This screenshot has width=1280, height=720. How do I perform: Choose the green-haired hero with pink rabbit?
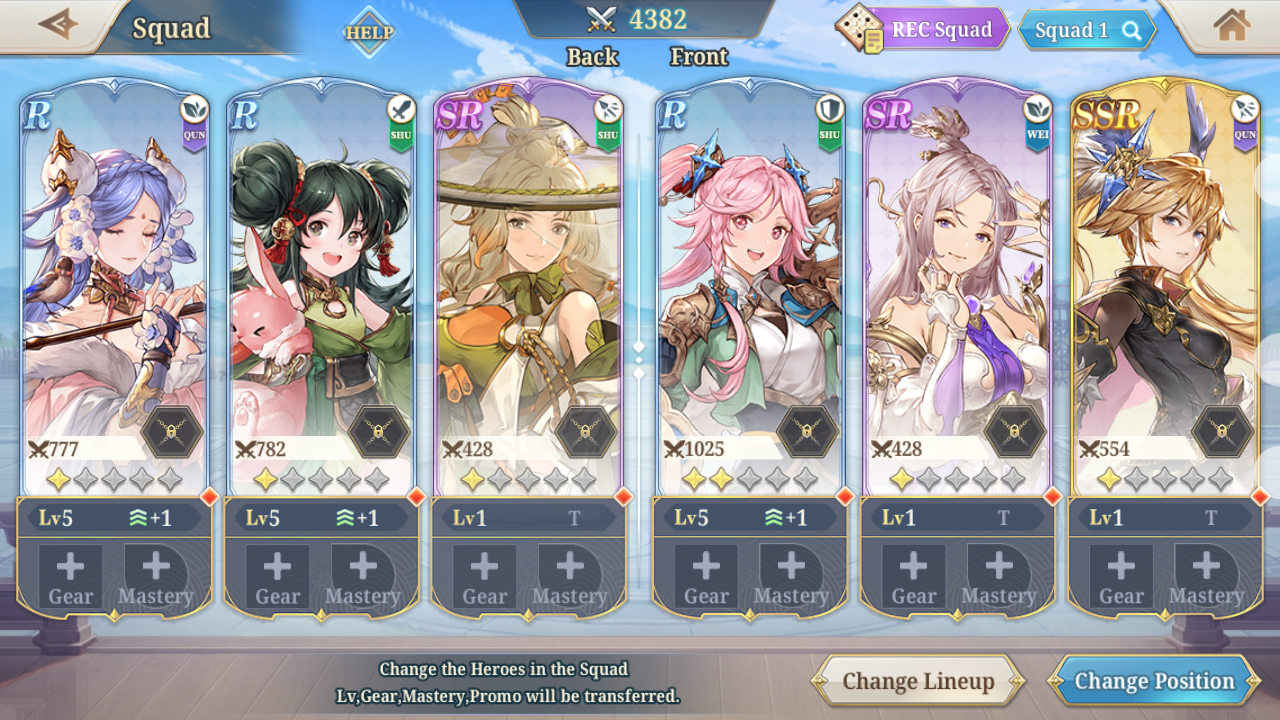click(320, 280)
